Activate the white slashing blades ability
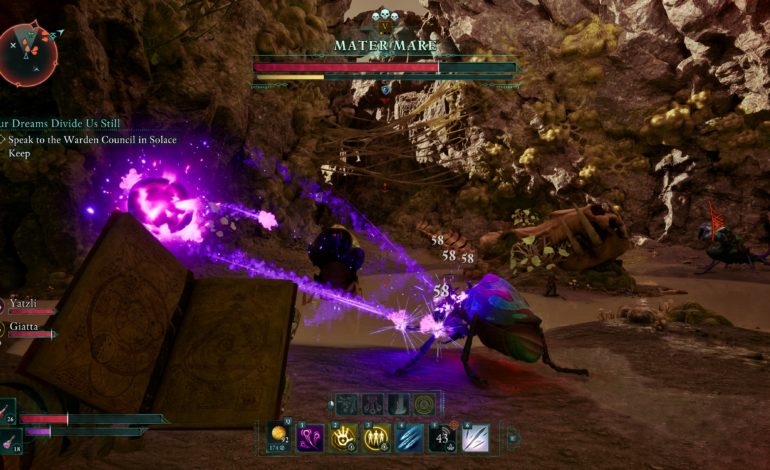Viewport: 770px width, 470px height. [476, 437]
